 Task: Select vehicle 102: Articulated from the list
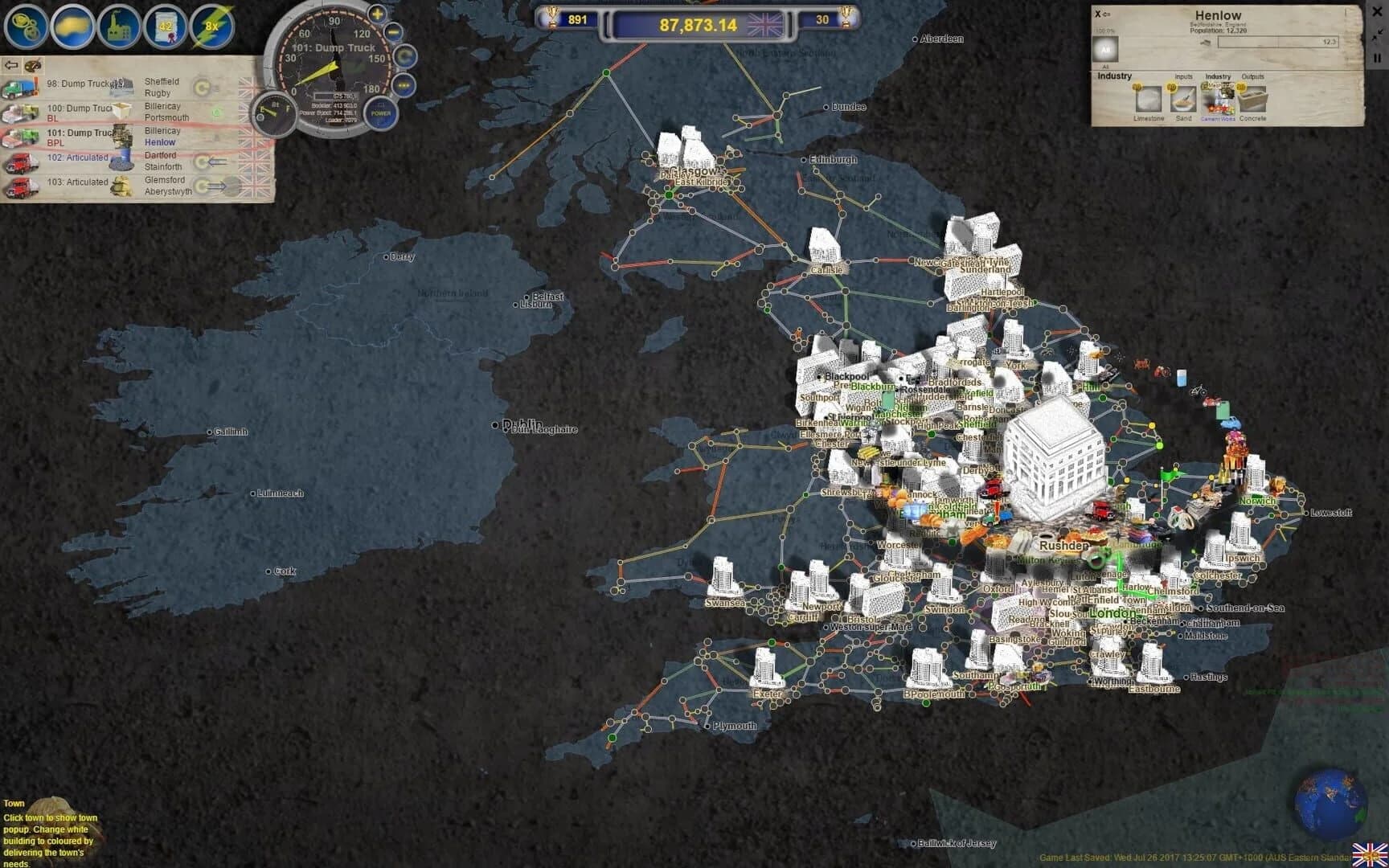coord(77,158)
